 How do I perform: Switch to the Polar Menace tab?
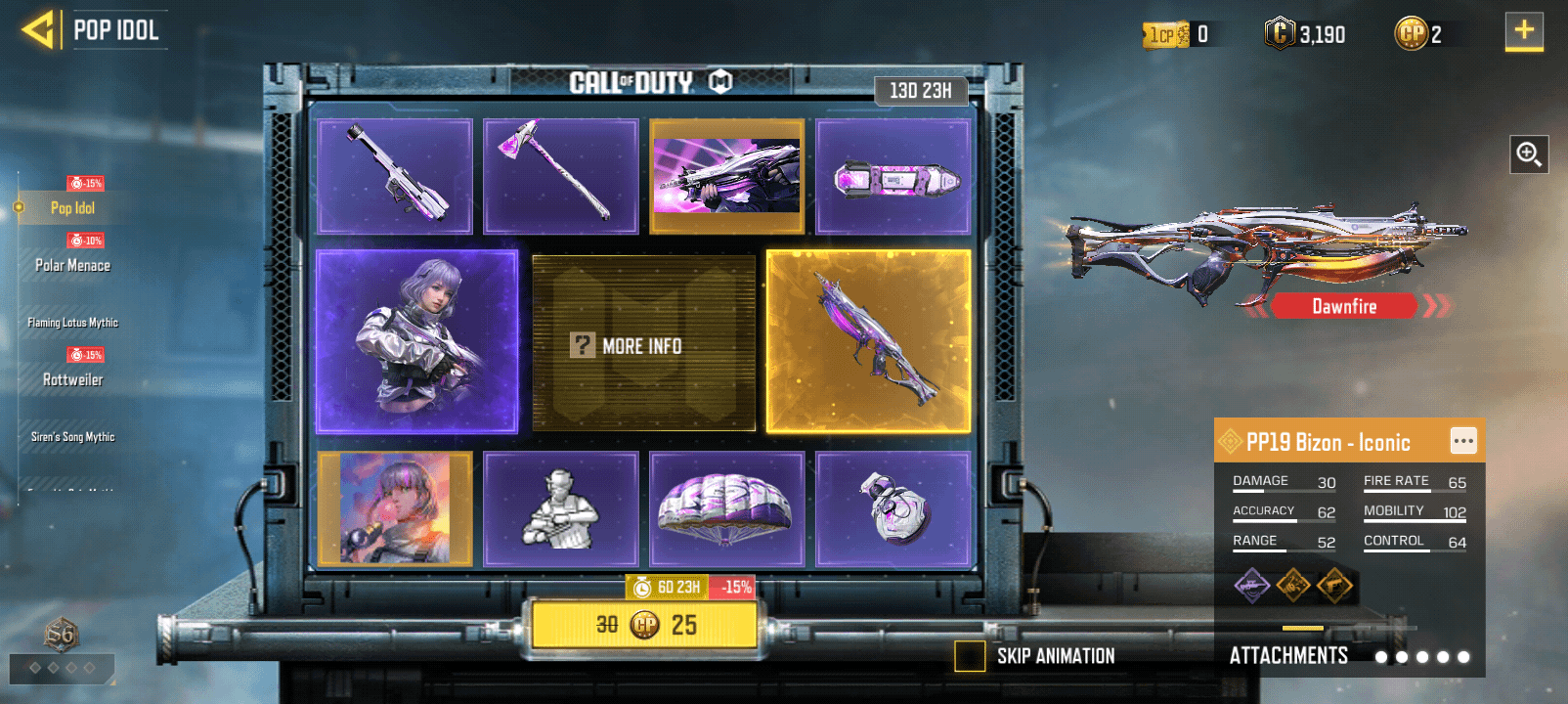72,265
